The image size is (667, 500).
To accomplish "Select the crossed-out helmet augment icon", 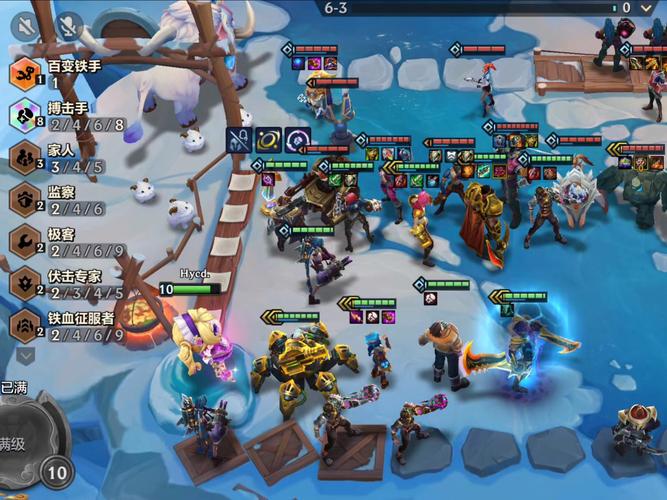I will (x=239, y=141).
